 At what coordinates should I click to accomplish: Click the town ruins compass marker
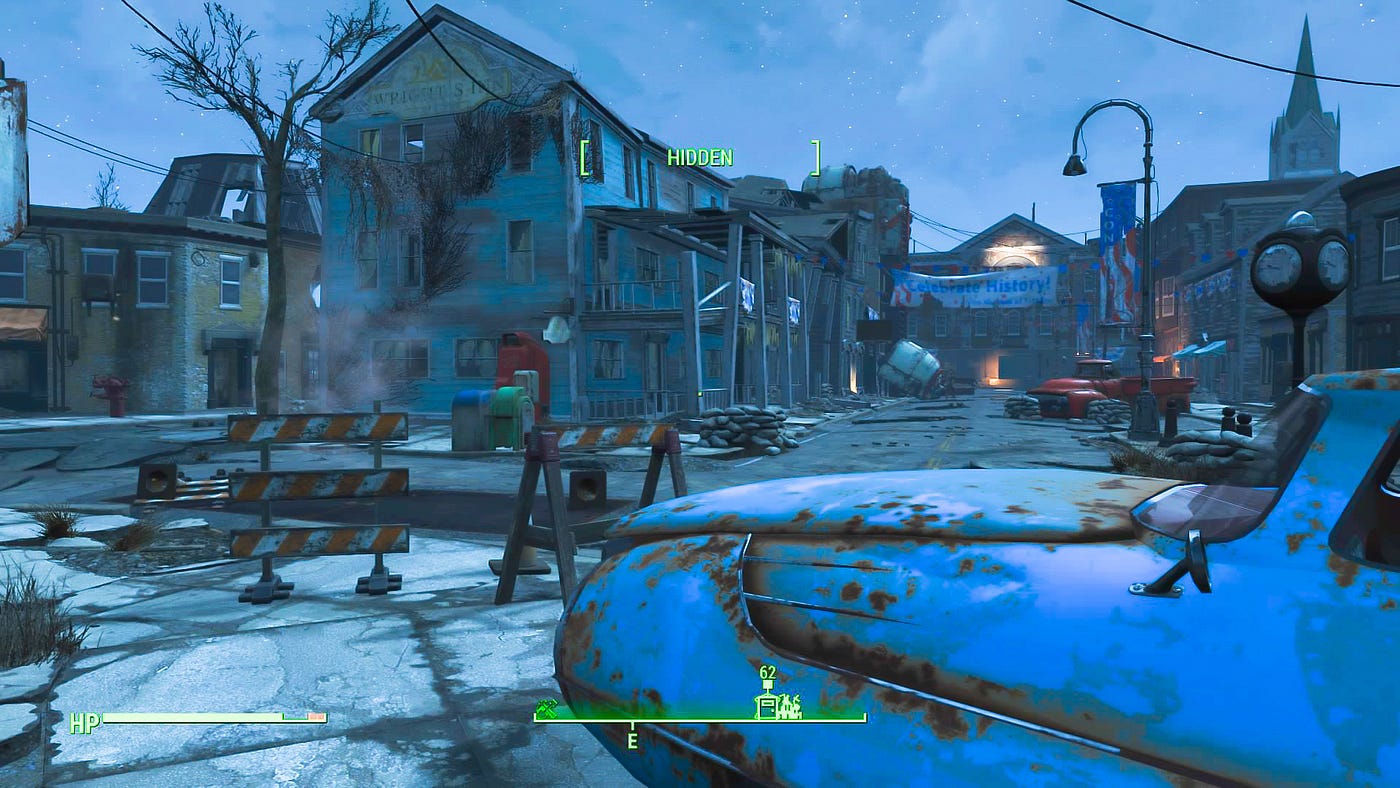point(790,706)
